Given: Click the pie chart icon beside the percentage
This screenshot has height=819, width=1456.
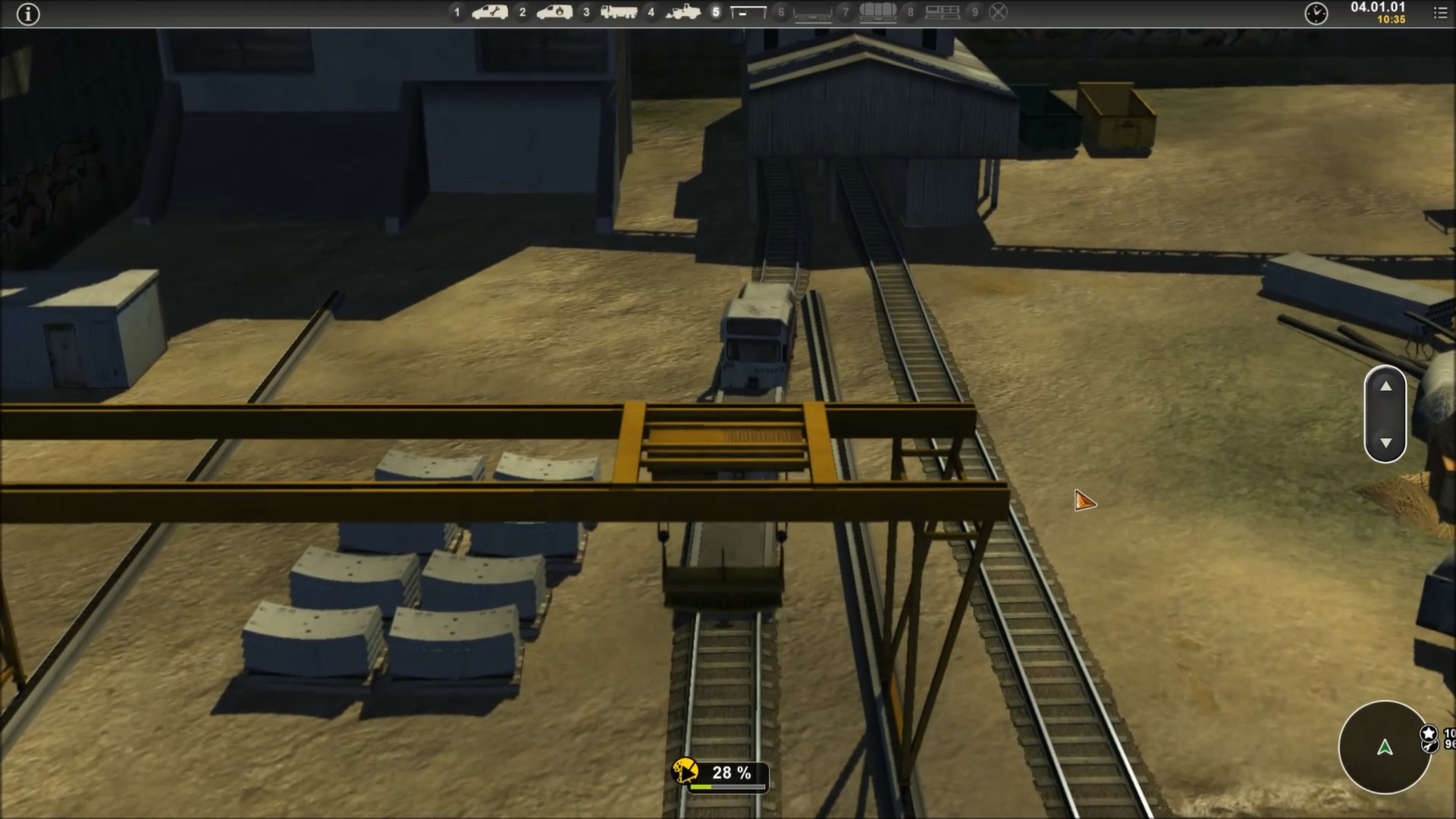Looking at the screenshot, I should (685, 772).
